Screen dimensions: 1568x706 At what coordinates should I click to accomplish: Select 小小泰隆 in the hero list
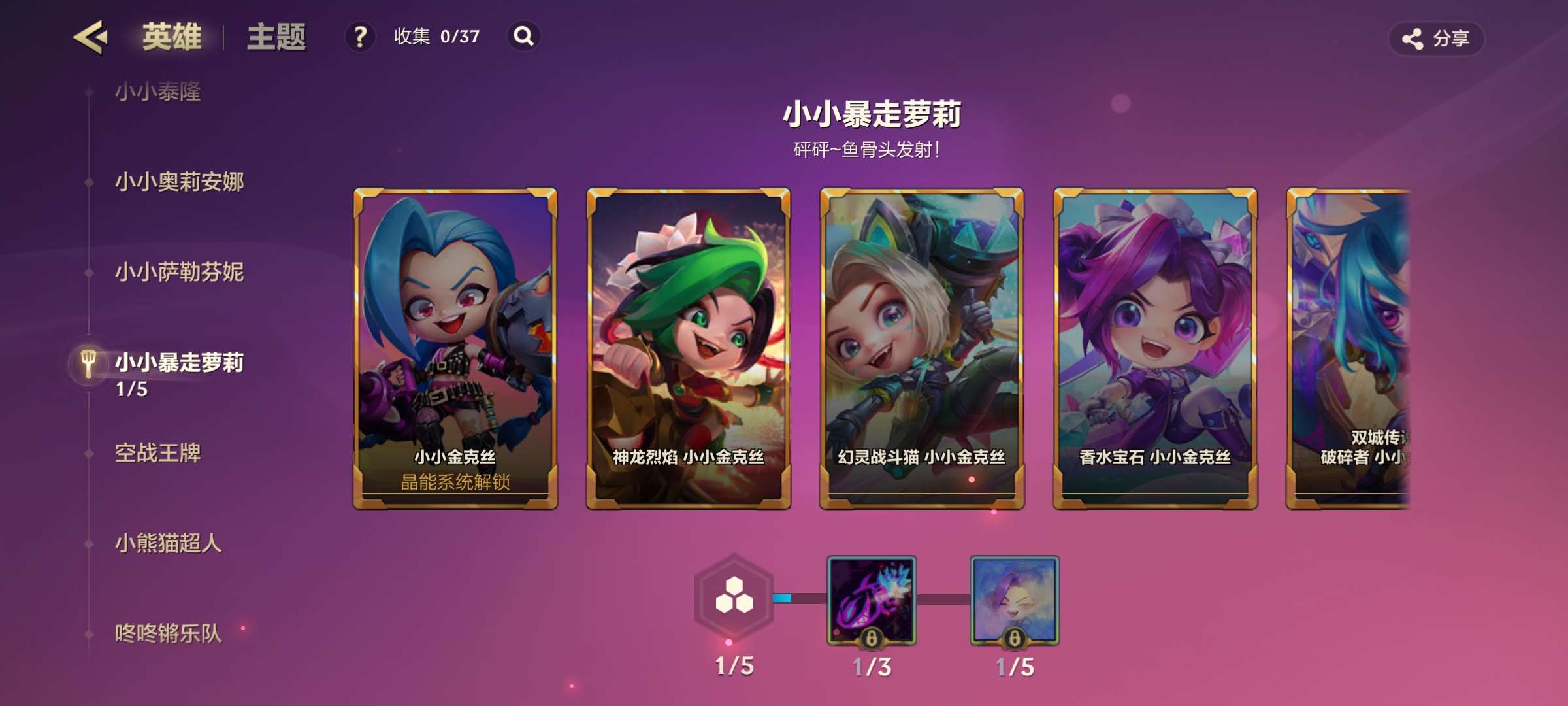(x=158, y=92)
